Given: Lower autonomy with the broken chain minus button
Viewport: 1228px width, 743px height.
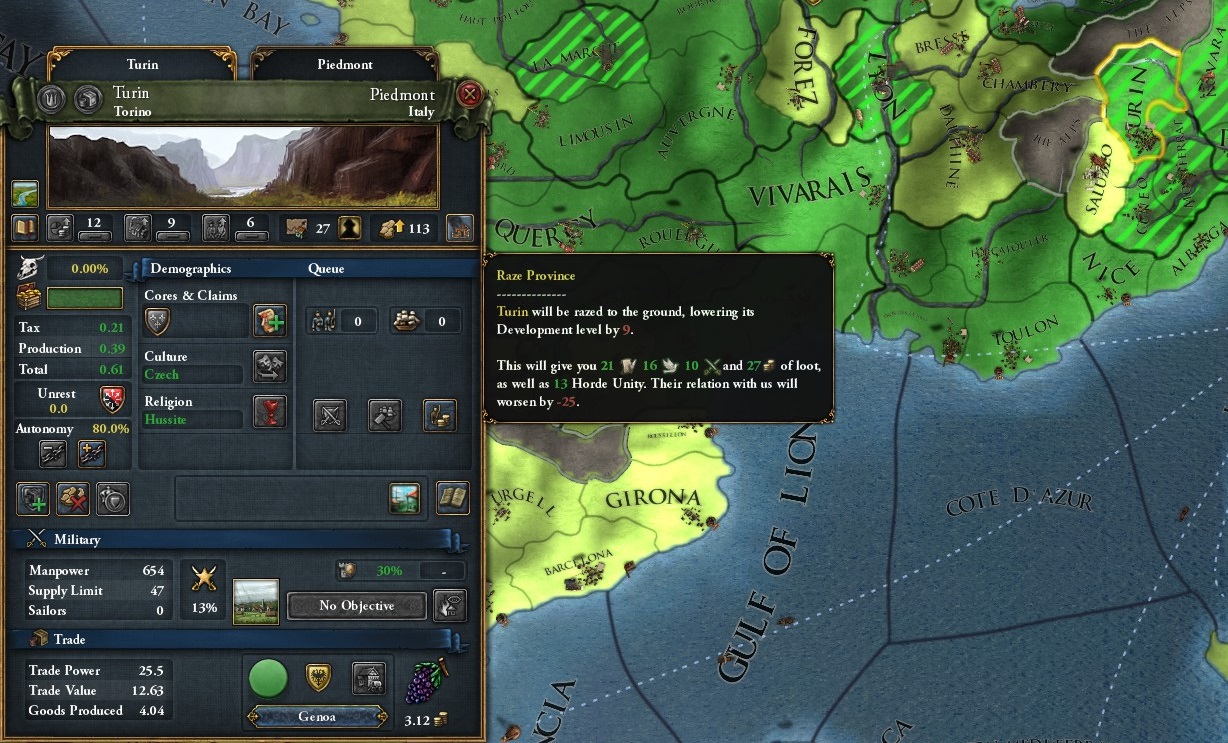Looking at the screenshot, I should 53,453.
